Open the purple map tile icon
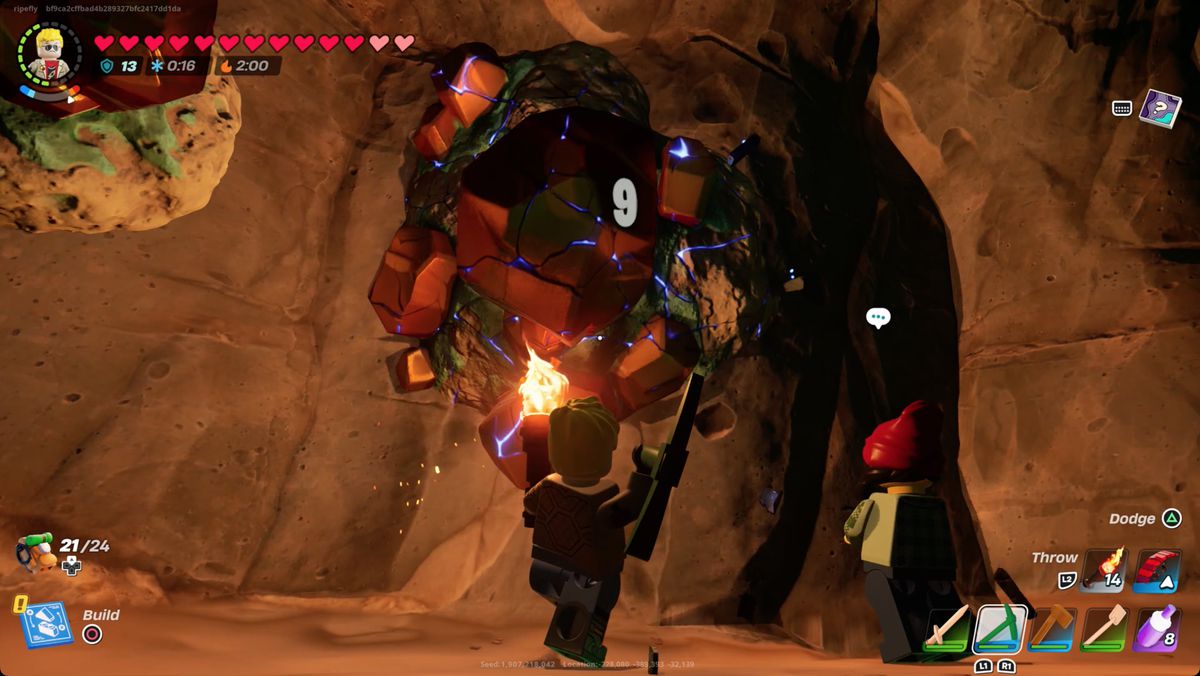The height and width of the screenshot is (676, 1200). pyautogui.click(x=1160, y=108)
